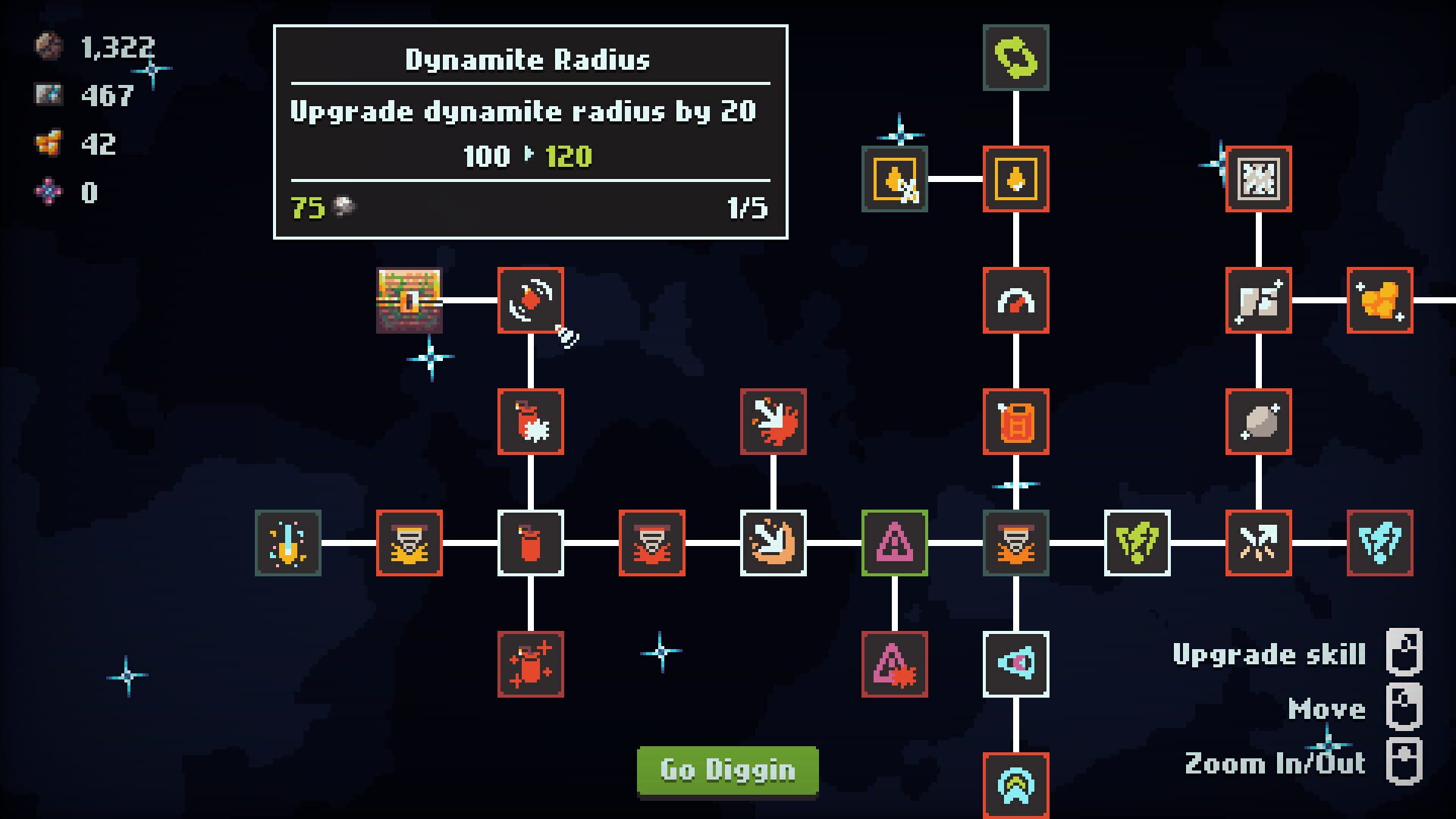Click the gold nugget skill node
This screenshot has height=819, width=1456.
(1382, 300)
